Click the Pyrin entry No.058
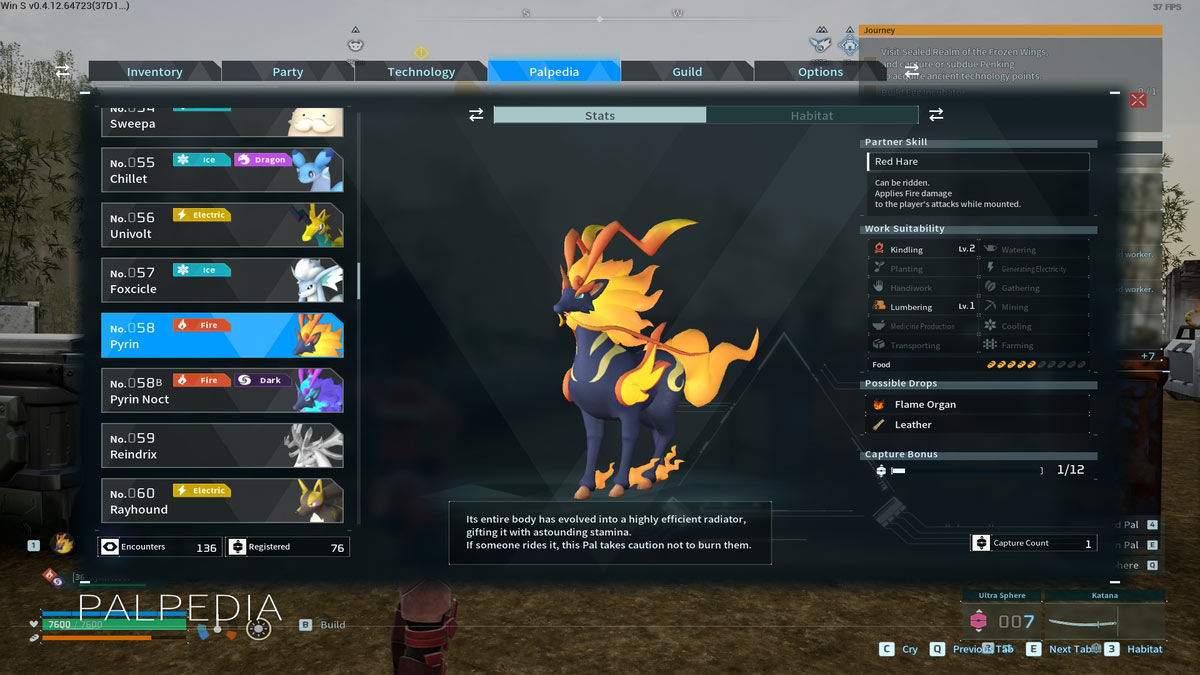 222,335
